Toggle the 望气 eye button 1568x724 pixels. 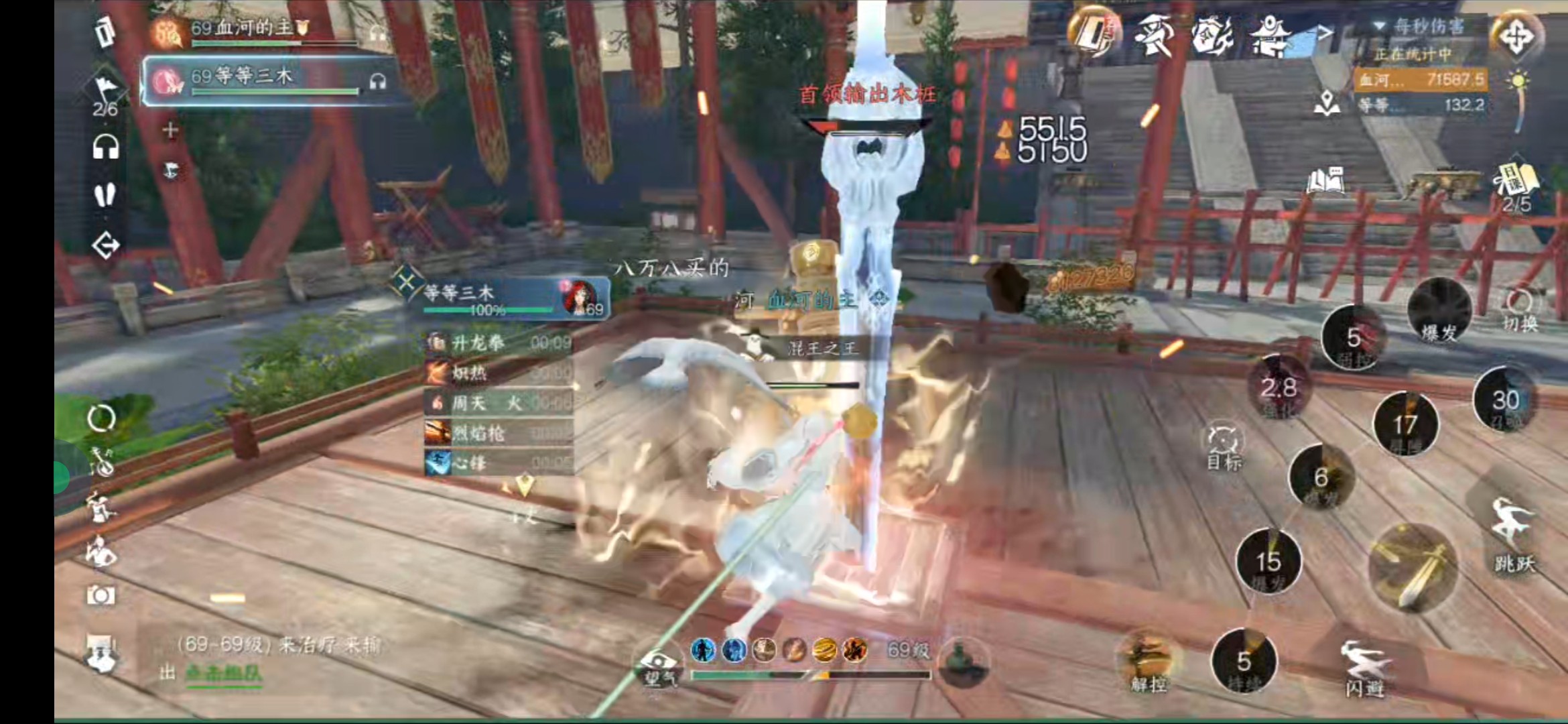click(x=660, y=666)
